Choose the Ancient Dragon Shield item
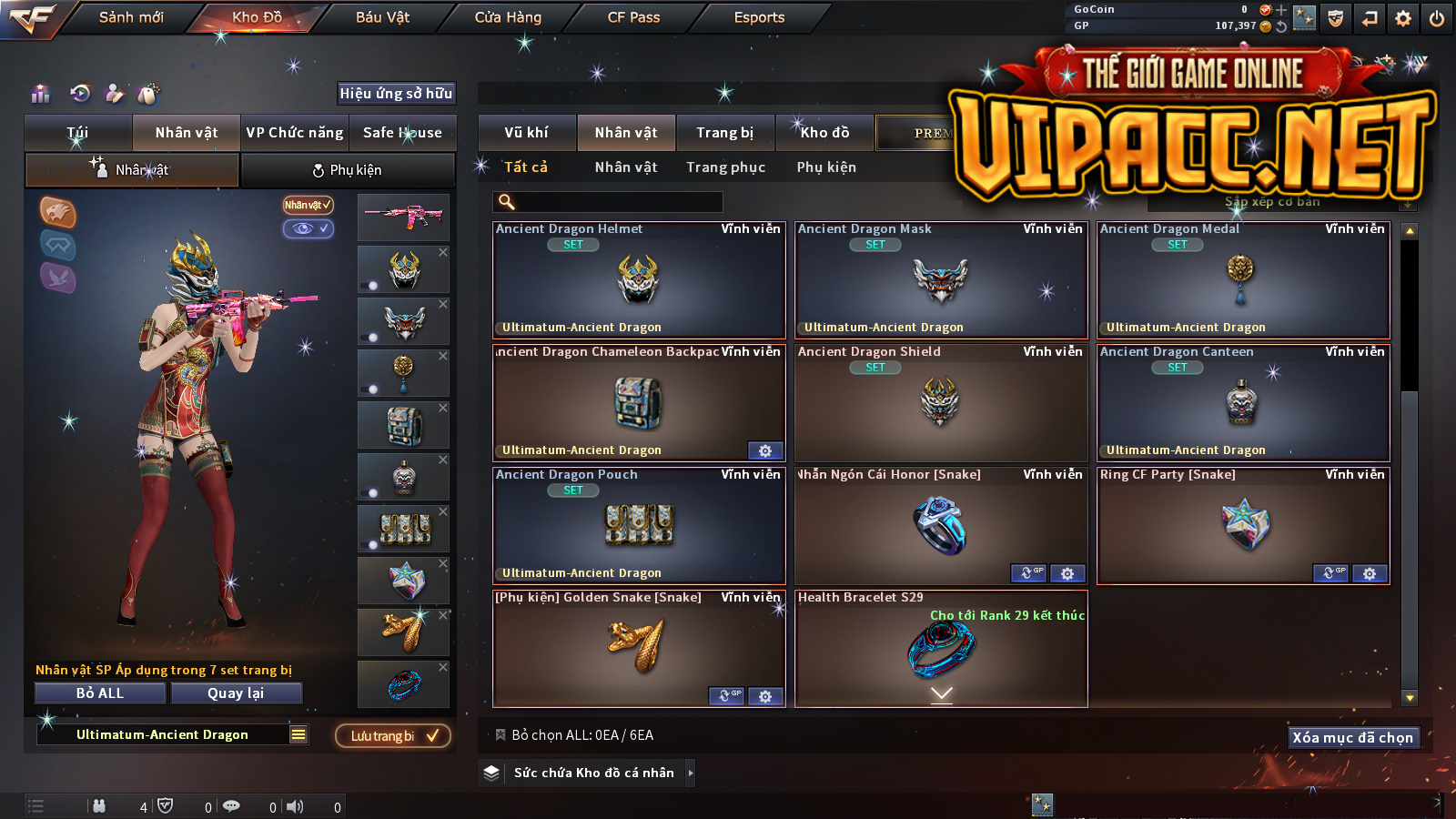The image size is (1456, 819). click(940, 402)
